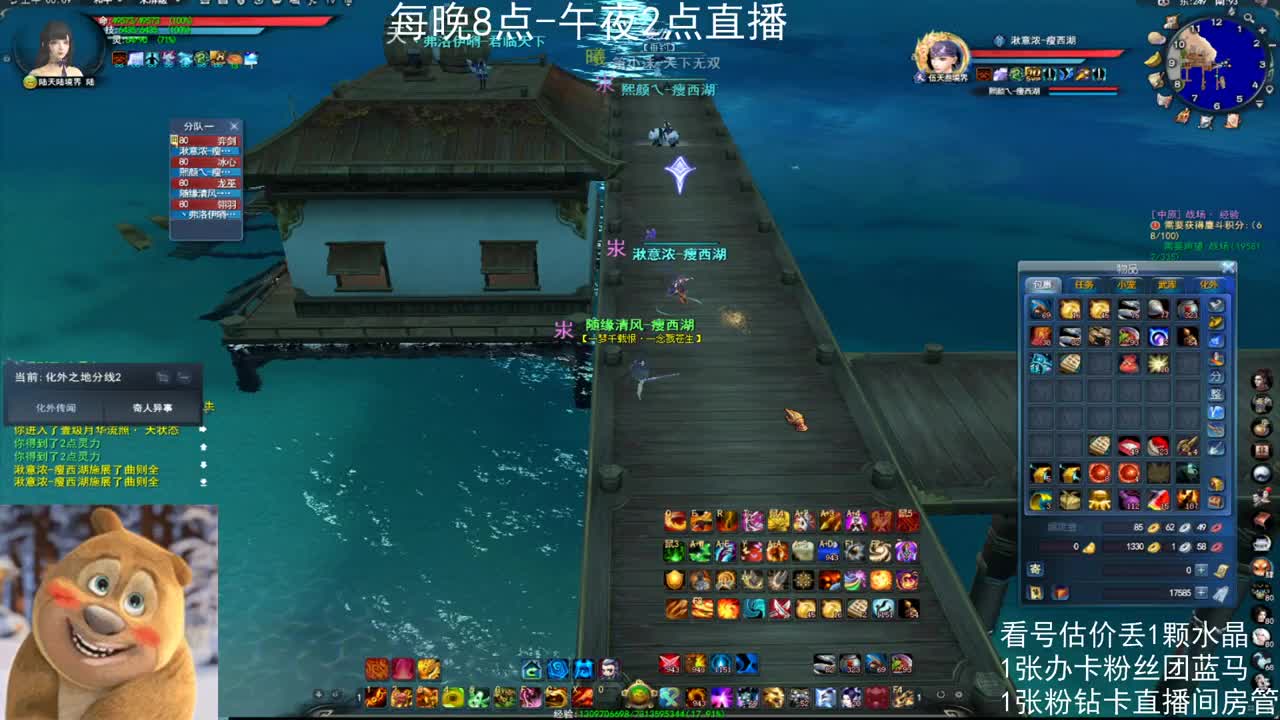Click the plus button beside the 17585 currency value

point(1200,593)
